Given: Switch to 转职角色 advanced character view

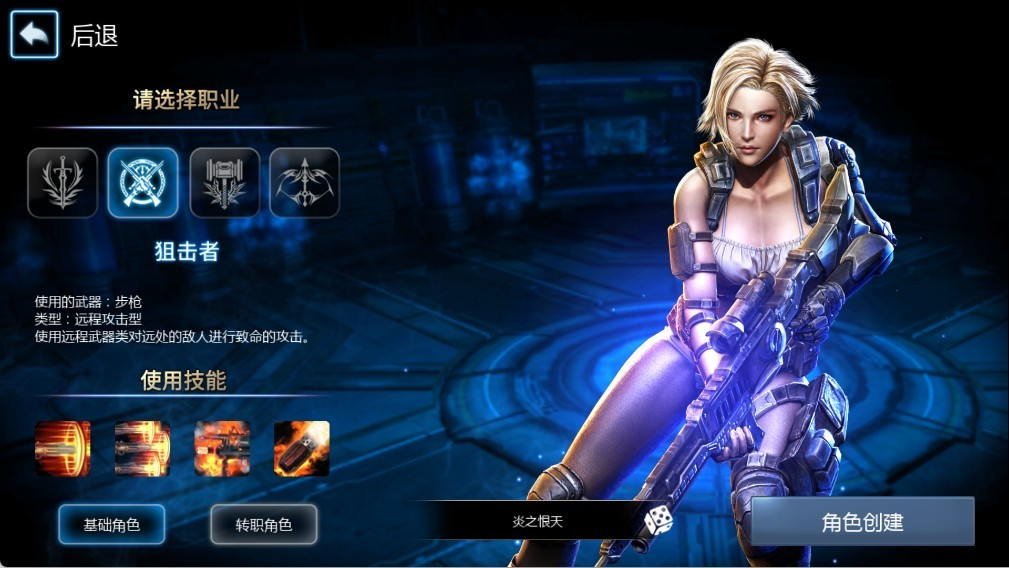Looking at the screenshot, I should pos(264,524).
